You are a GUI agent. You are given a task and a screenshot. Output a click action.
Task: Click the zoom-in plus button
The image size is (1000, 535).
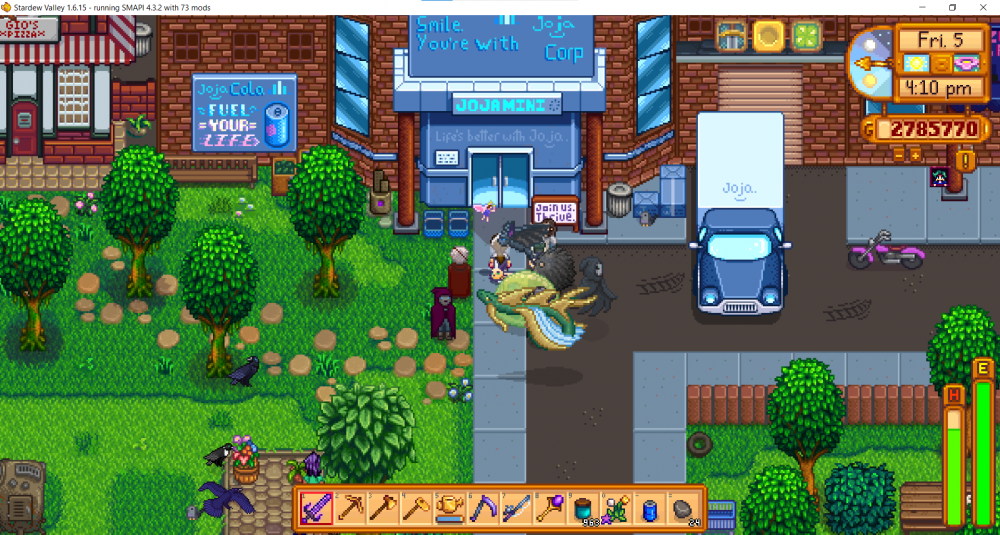coord(915,155)
